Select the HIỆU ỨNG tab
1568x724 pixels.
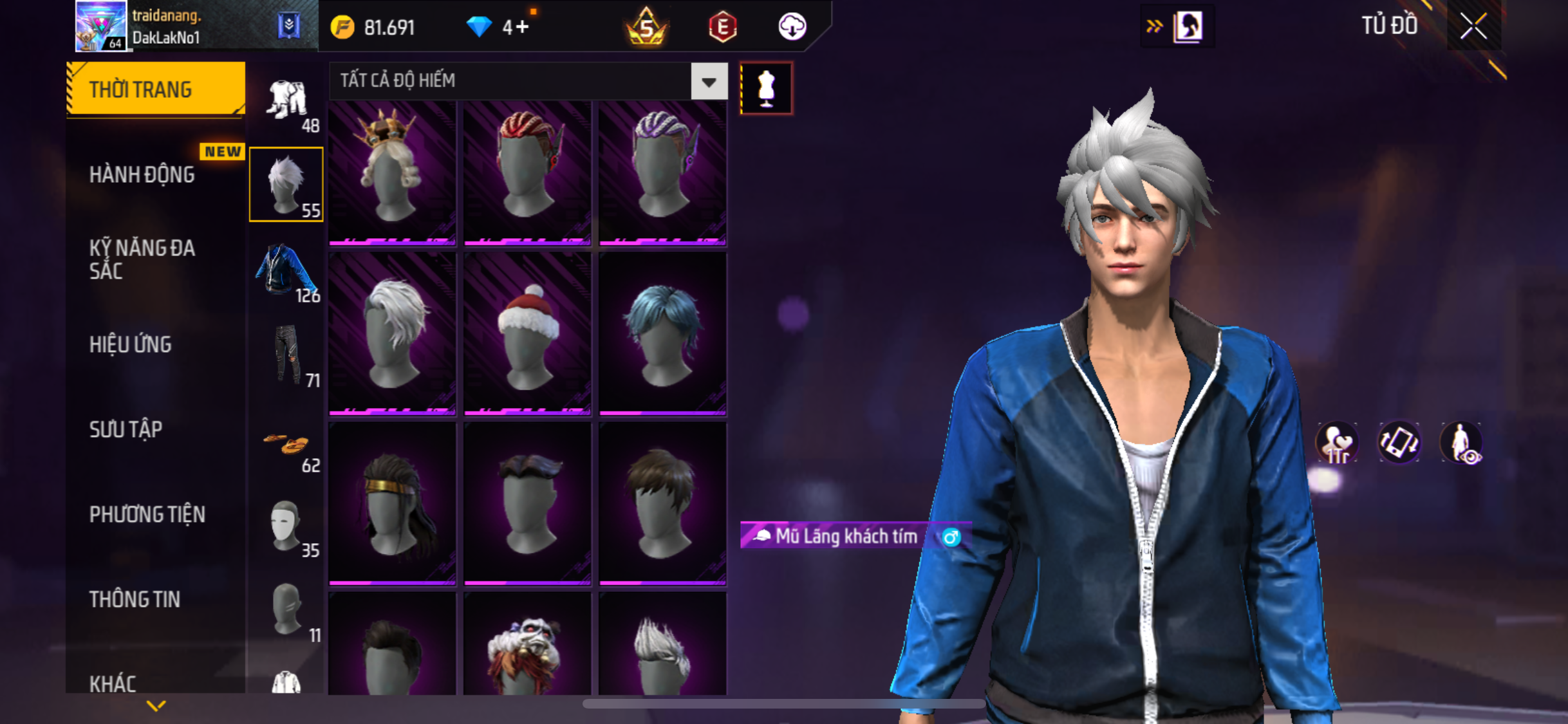(x=131, y=344)
